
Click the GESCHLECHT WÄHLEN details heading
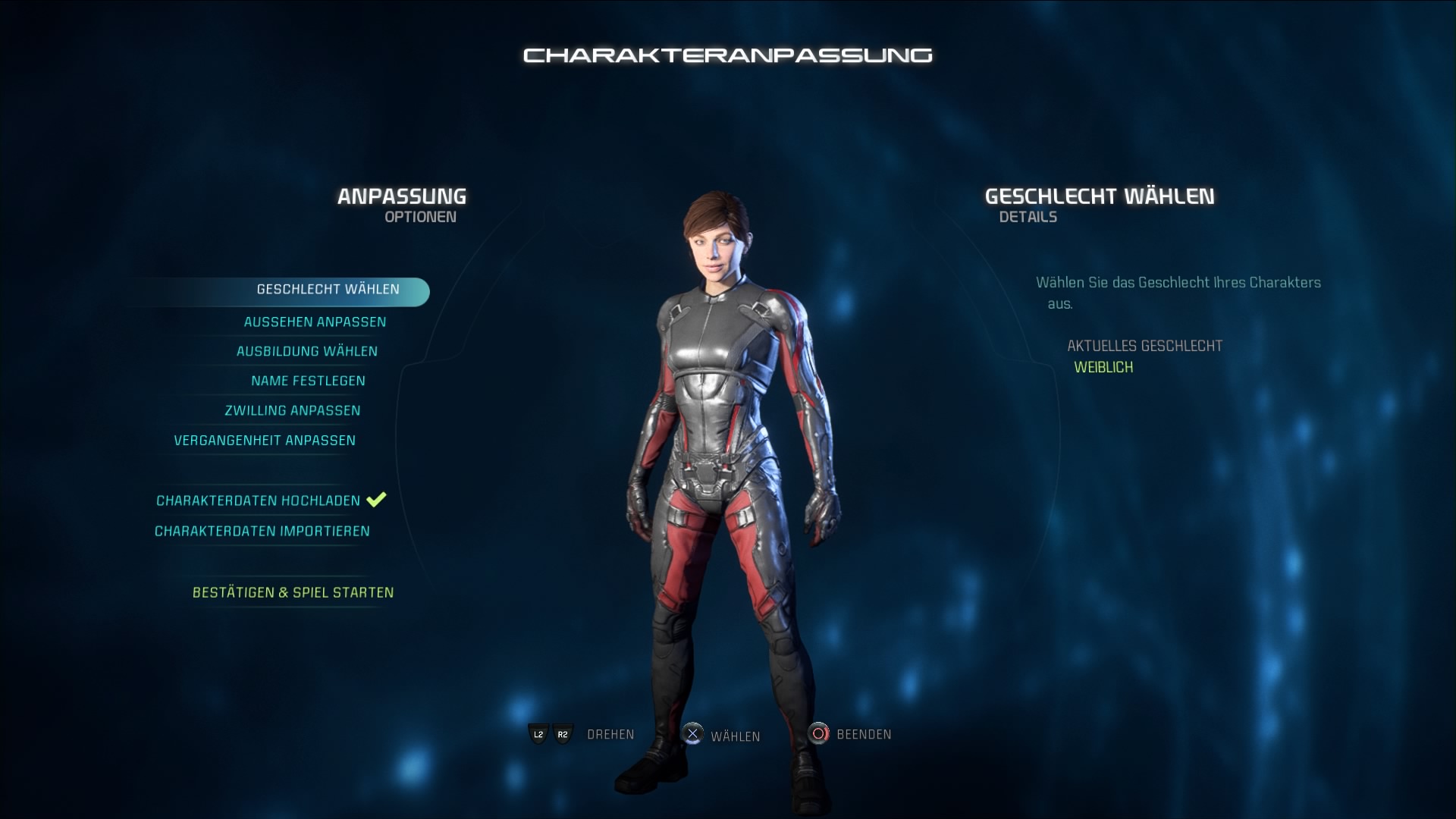coord(1099,196)
